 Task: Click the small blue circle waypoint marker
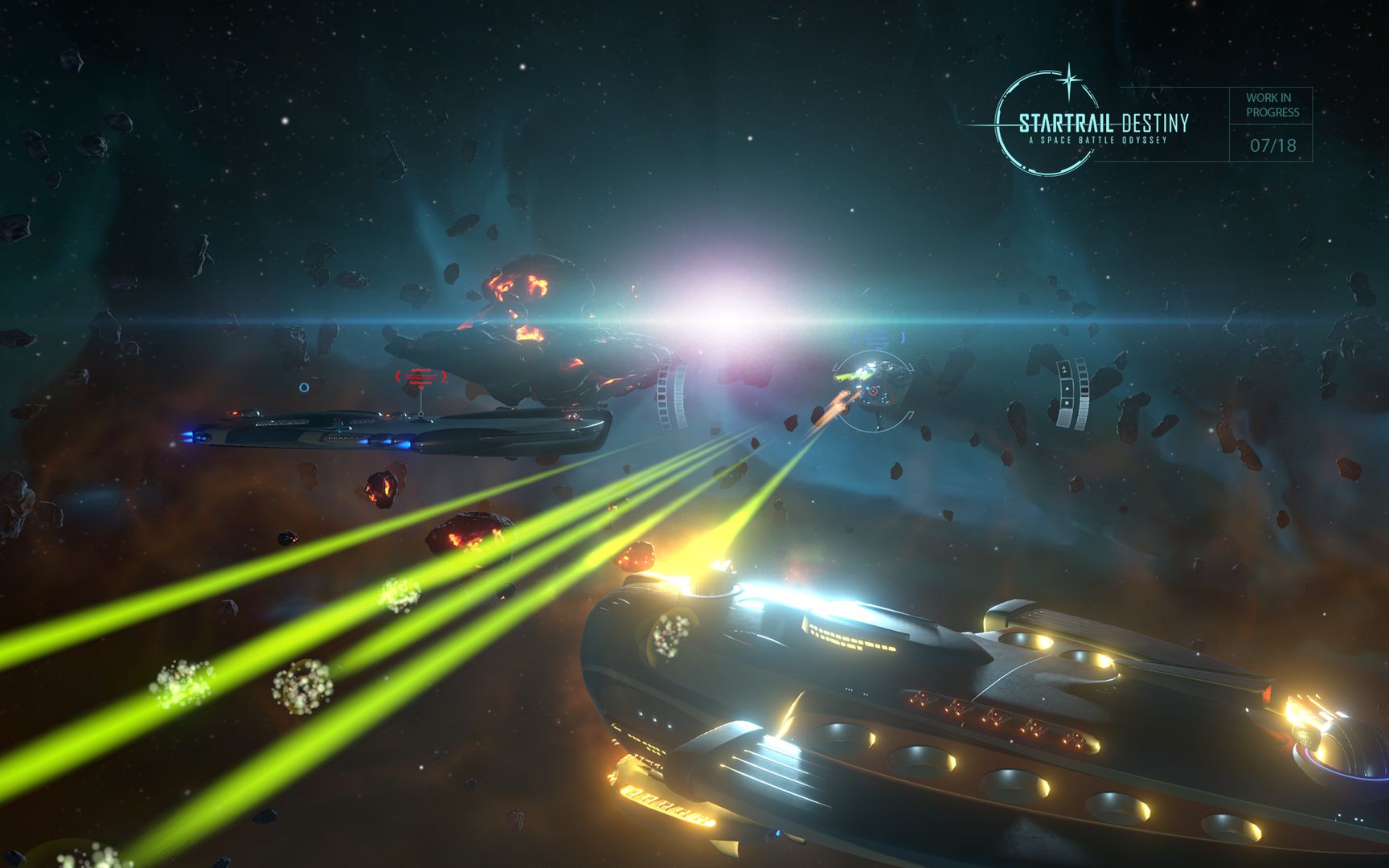coord(304,387)
